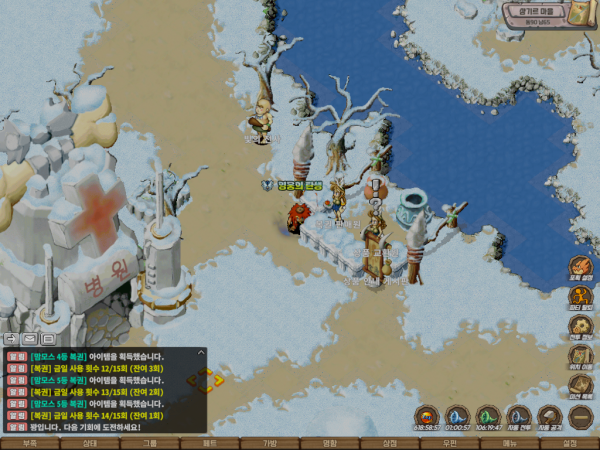600x450 pixels.
Task: Click the round minus button at bottom right
Action: pos(581,415)
